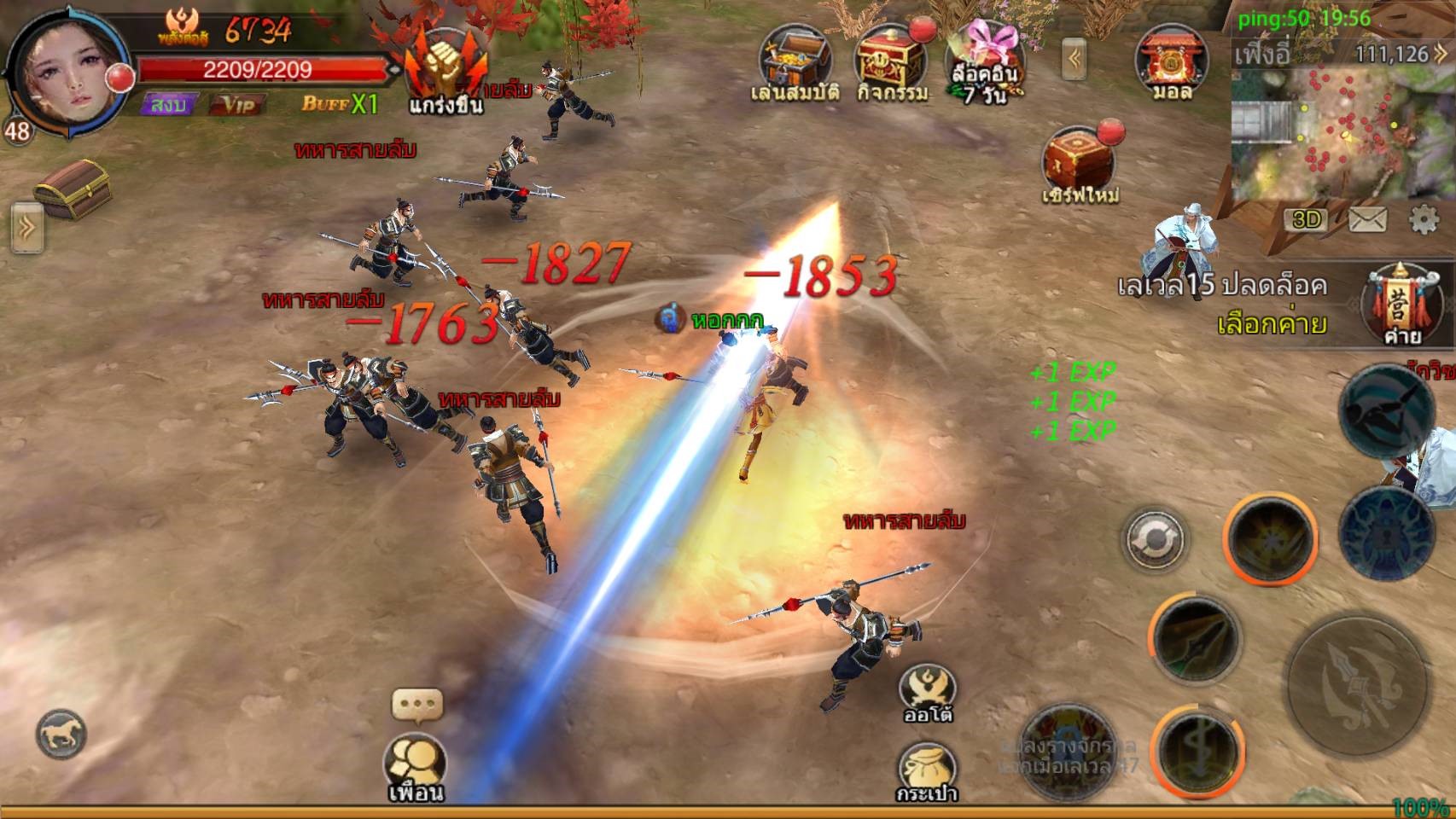Enable ออโต้ auto-battle
This screenshot has height=819, width=1456.
[927, 694]
